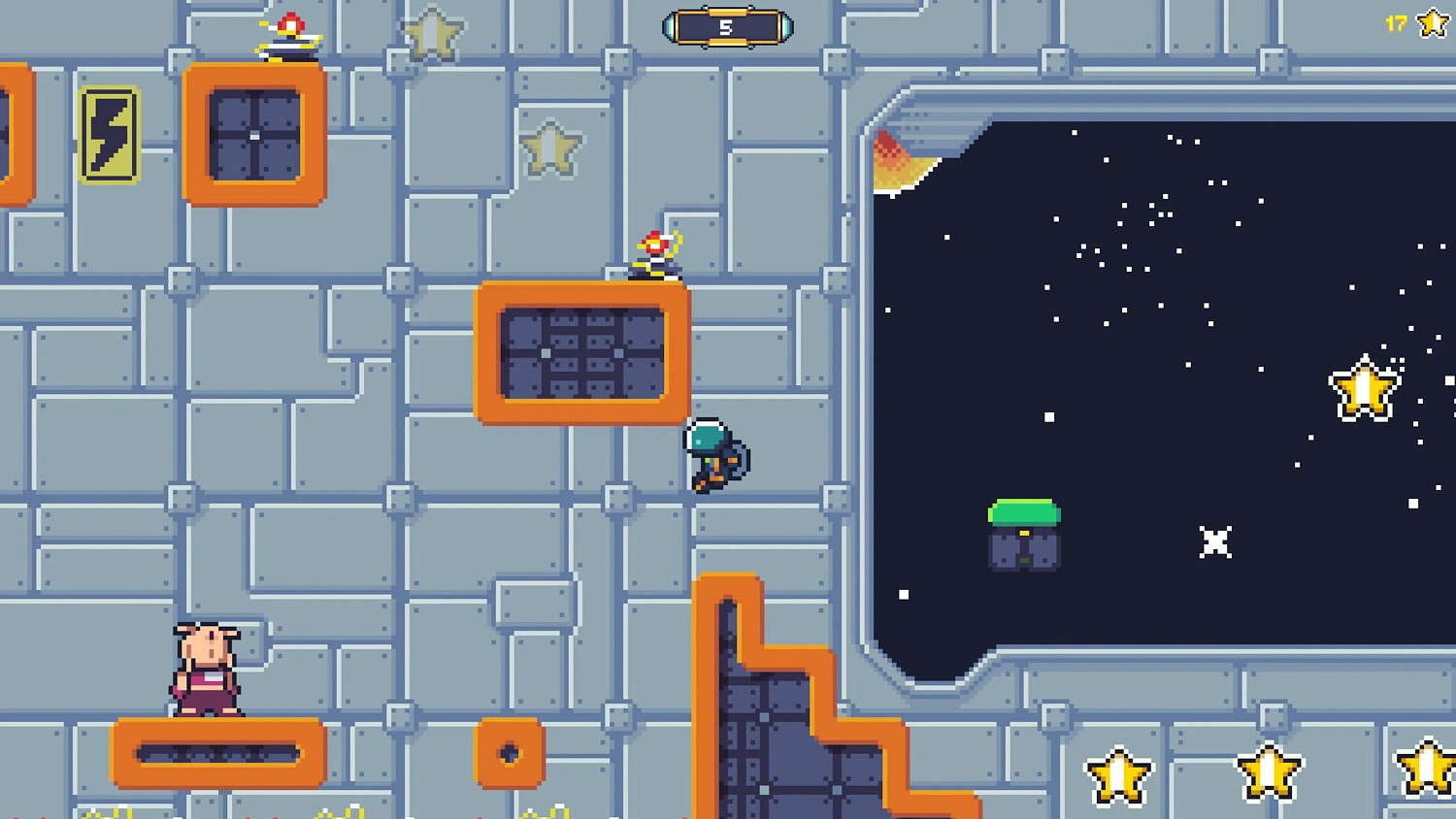Screen dimensions: 1456x819
Task: Select the lightning bolt hazard sign
Action: point(110,136)
